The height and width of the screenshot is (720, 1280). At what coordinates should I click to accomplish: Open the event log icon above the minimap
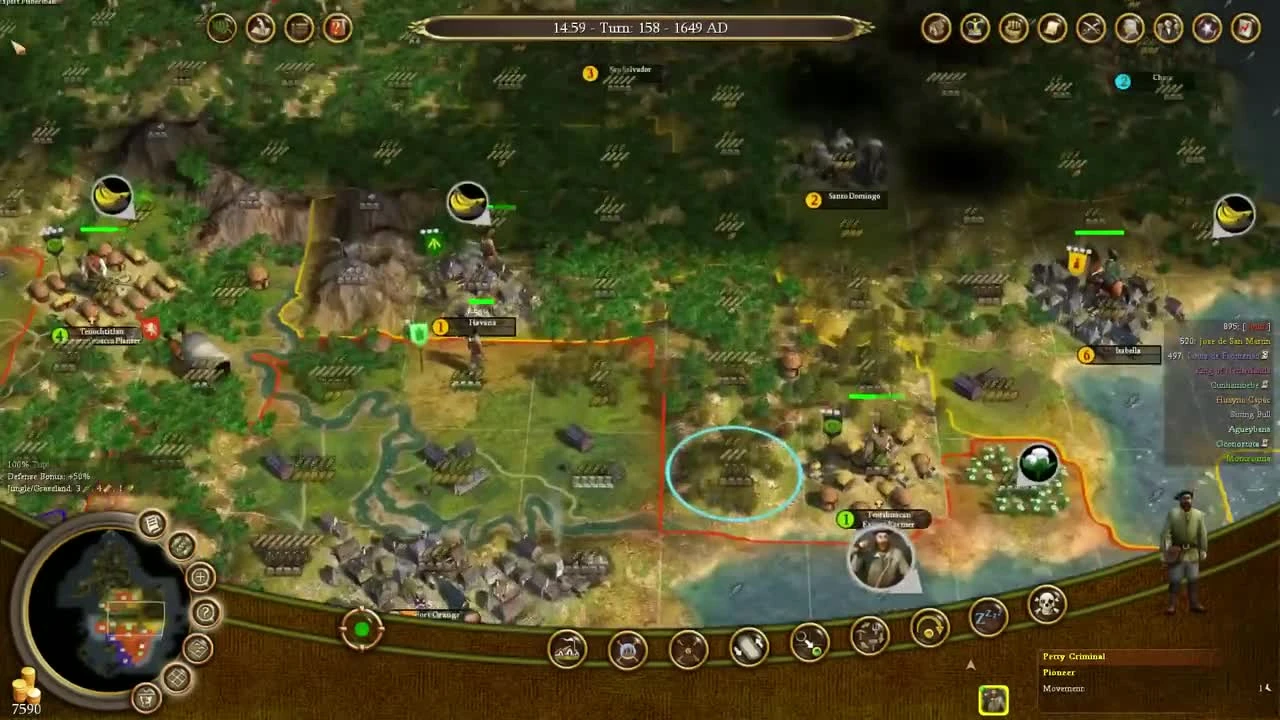click(x=151, y=522)
